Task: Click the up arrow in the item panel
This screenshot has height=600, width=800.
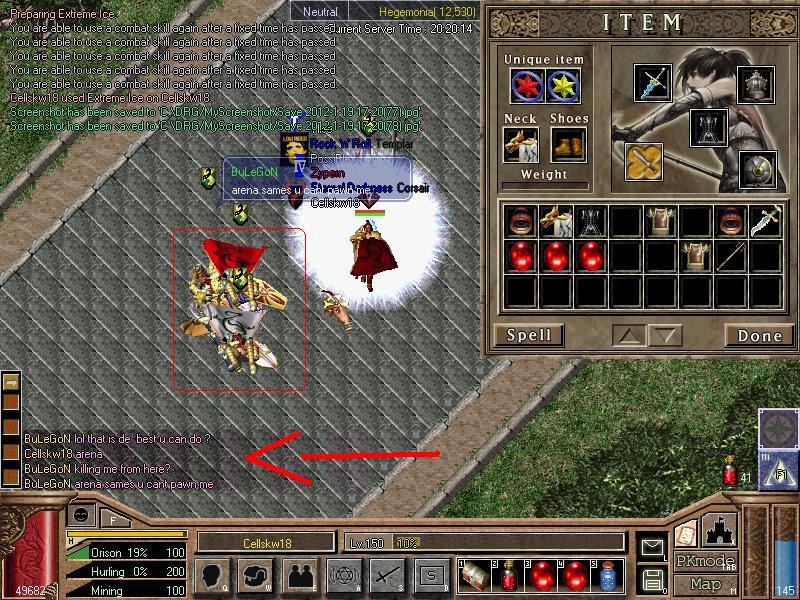Action: point(626,335)
